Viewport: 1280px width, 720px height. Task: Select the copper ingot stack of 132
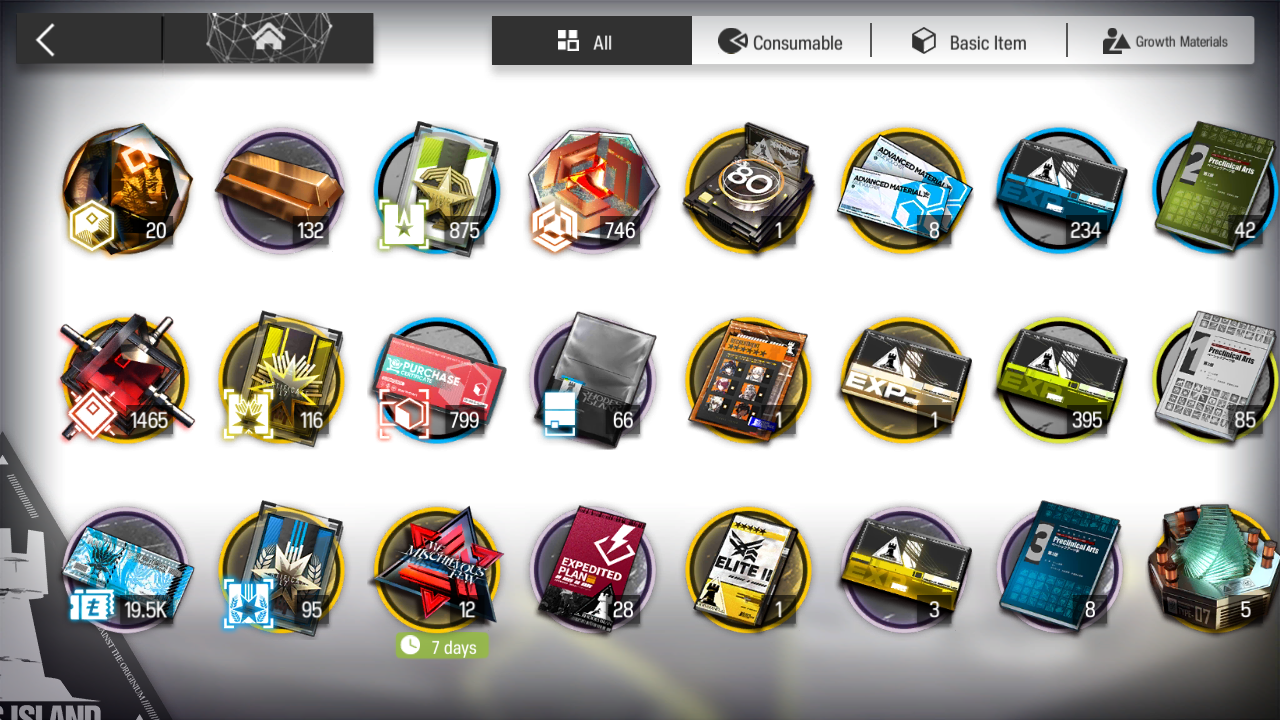tap(281, 190)
